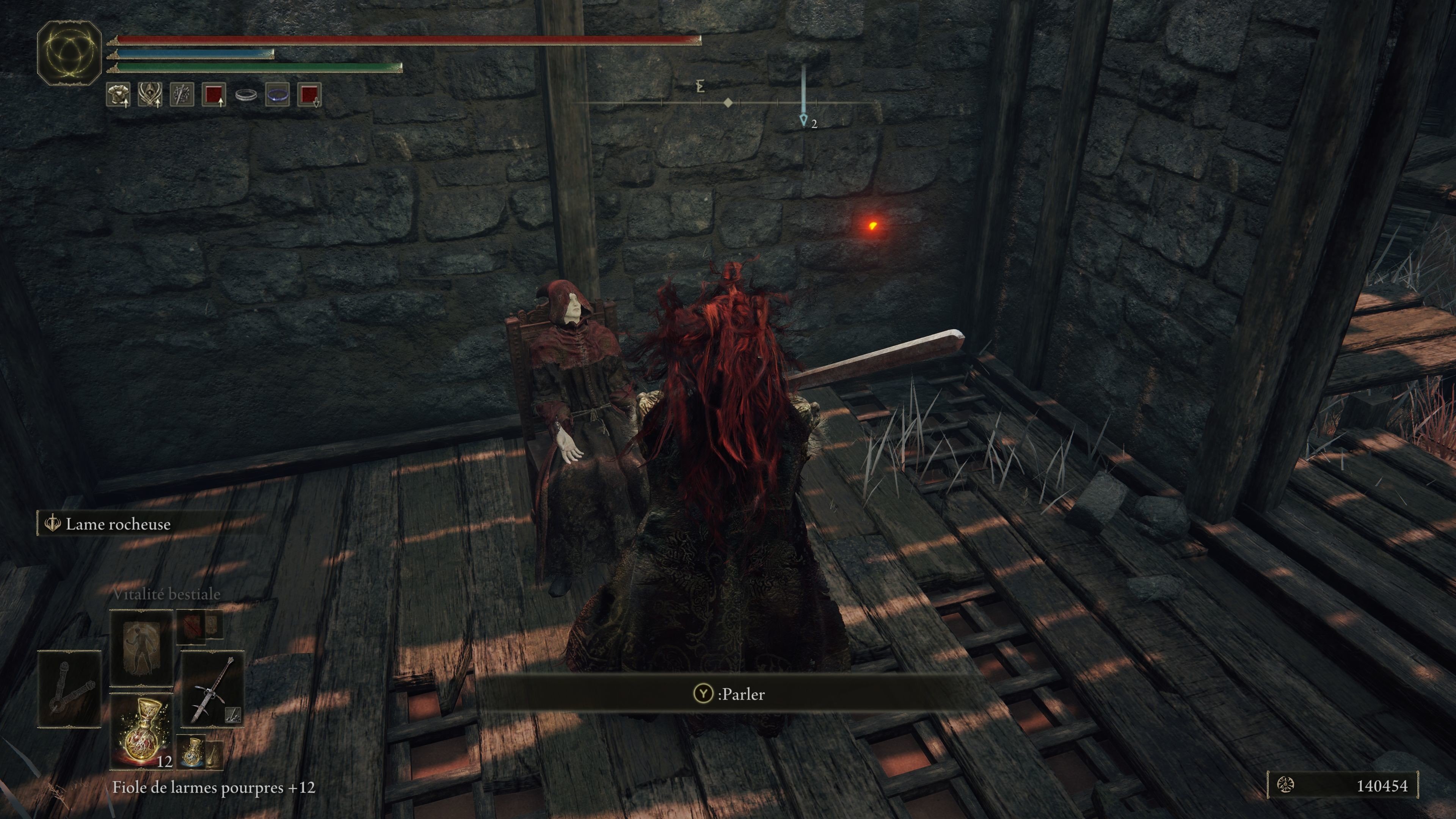Screen dimensions: 1456x819
Task: Click the weapon skill icon on greatsword slot
Action: click(x=233, y=715)
